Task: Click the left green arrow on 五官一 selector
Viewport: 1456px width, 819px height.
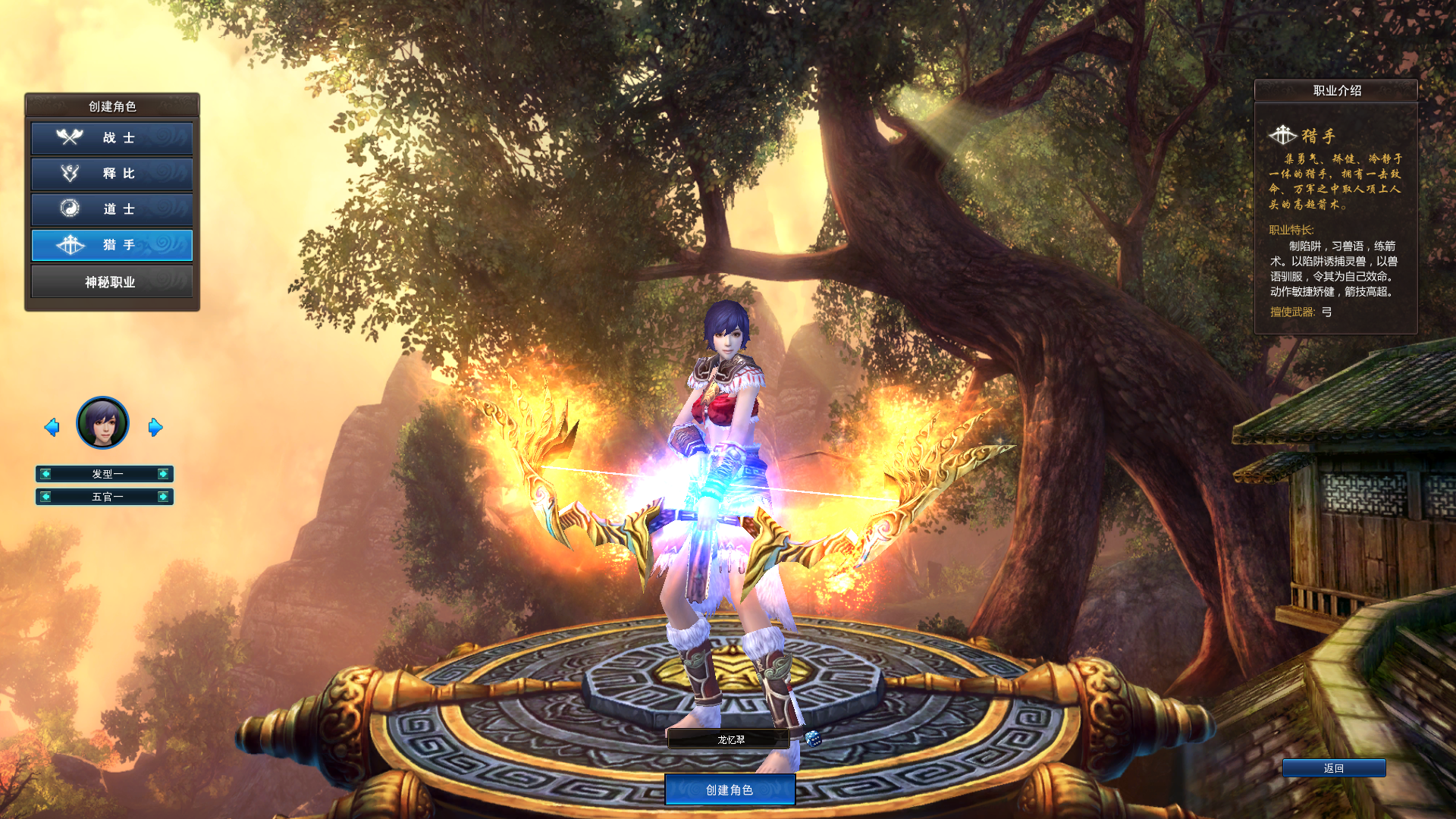Action: (x=47, y=497)
